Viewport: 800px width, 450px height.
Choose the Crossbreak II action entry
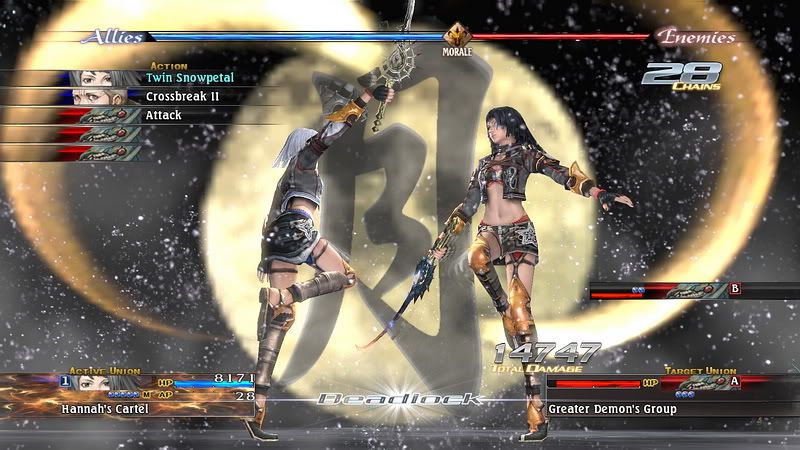coord(182,96)
